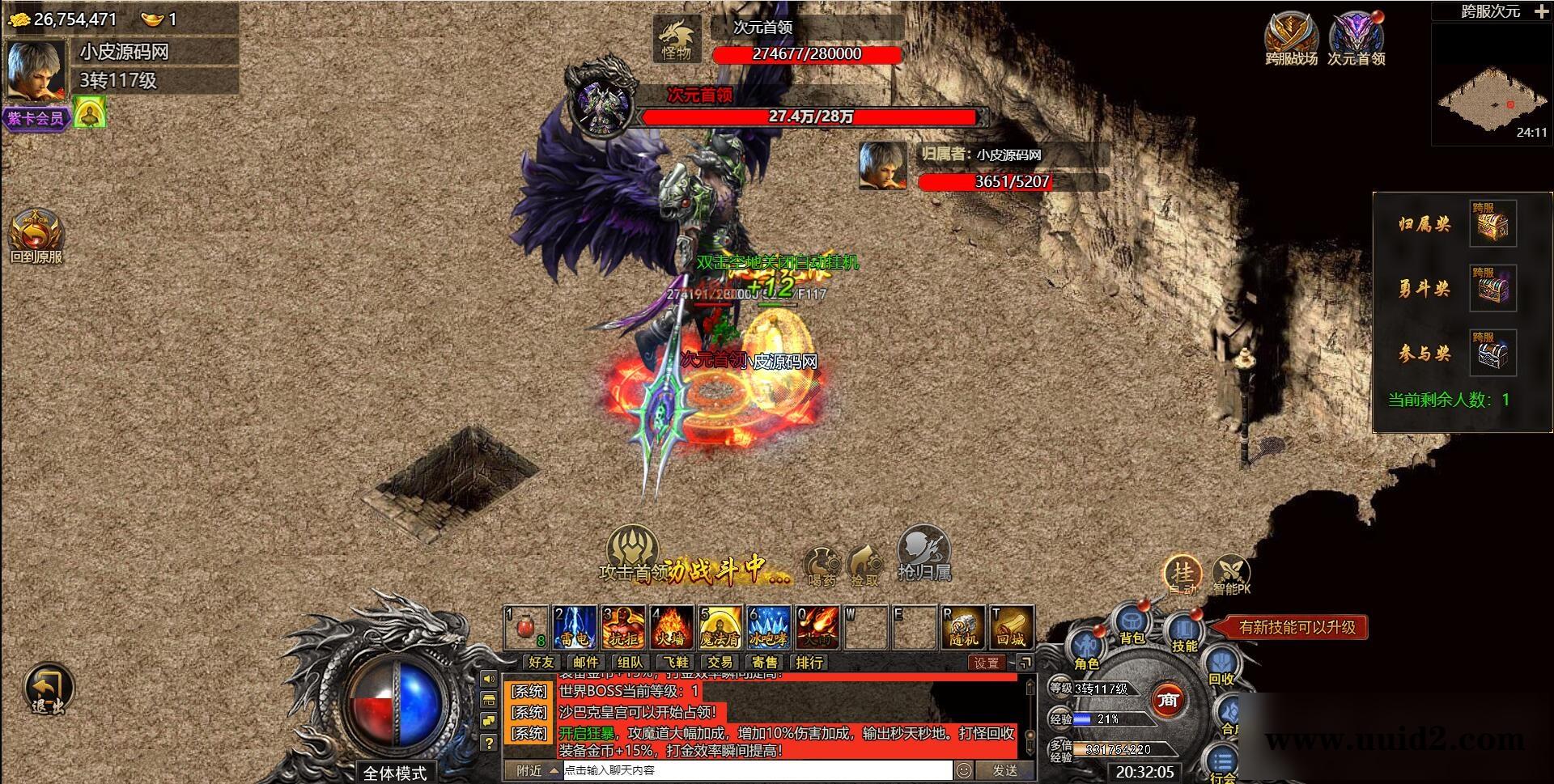The height and width of the screenshot is (784, 1554).
Task: Focus the chat input field
Action: [x=757, y=770]
